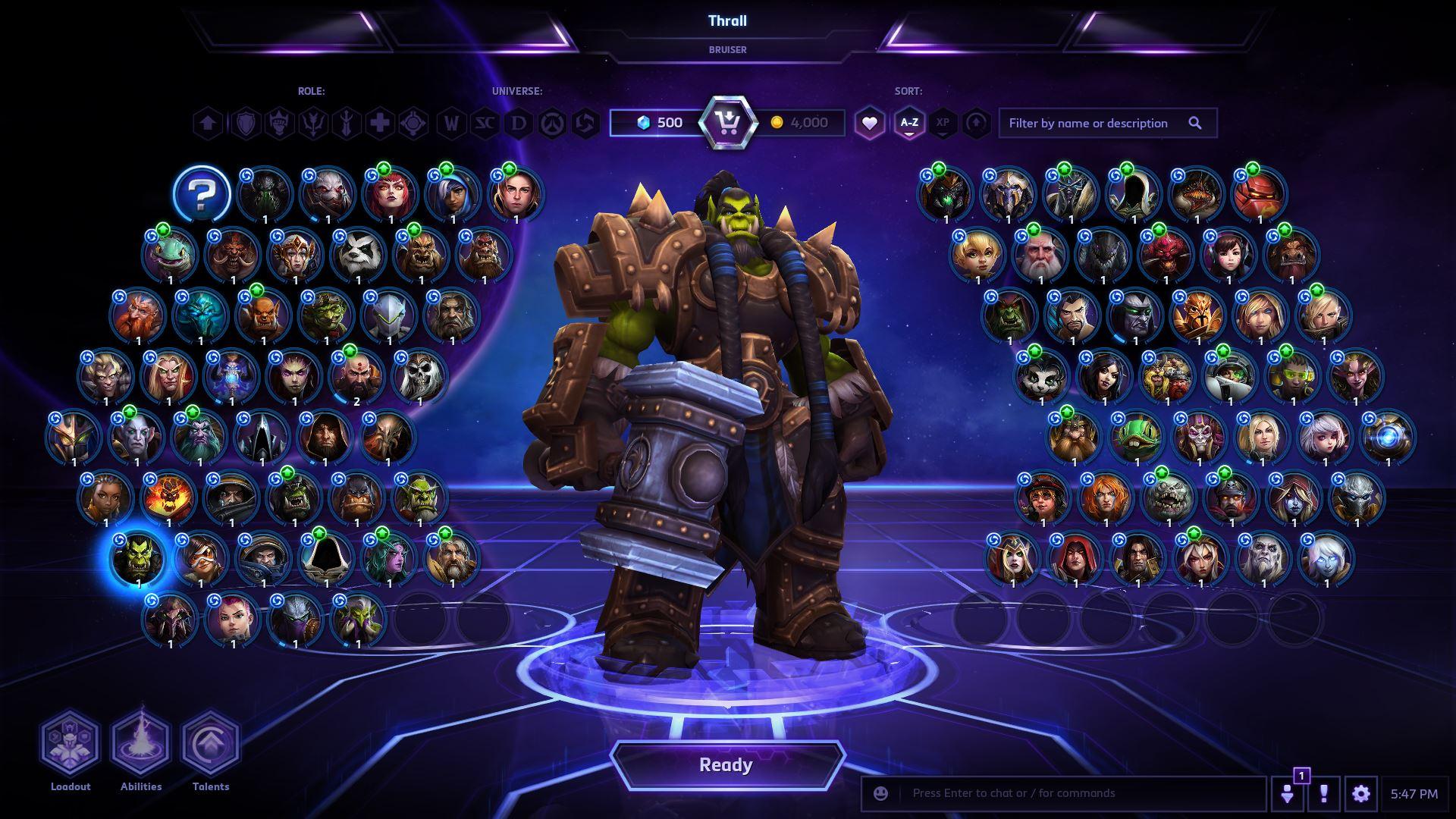
Task: Open the shopping cart shop button
Action: point(728,123)
